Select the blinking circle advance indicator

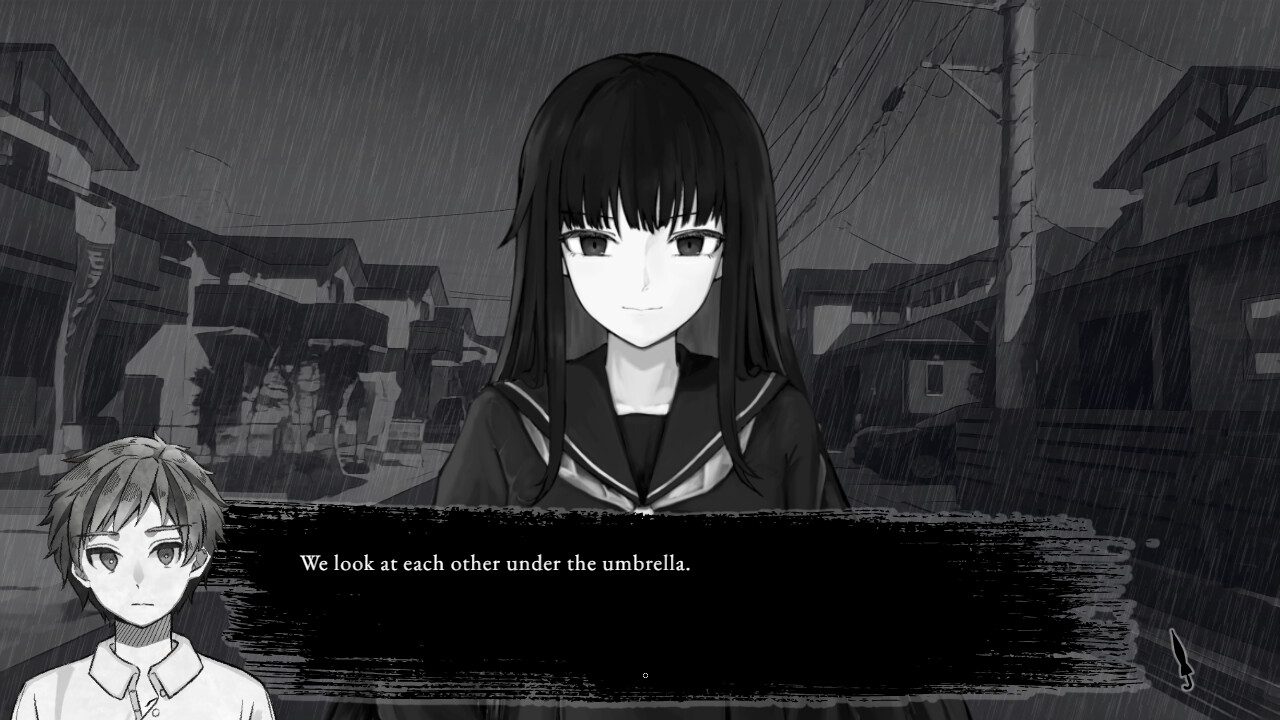645,675
